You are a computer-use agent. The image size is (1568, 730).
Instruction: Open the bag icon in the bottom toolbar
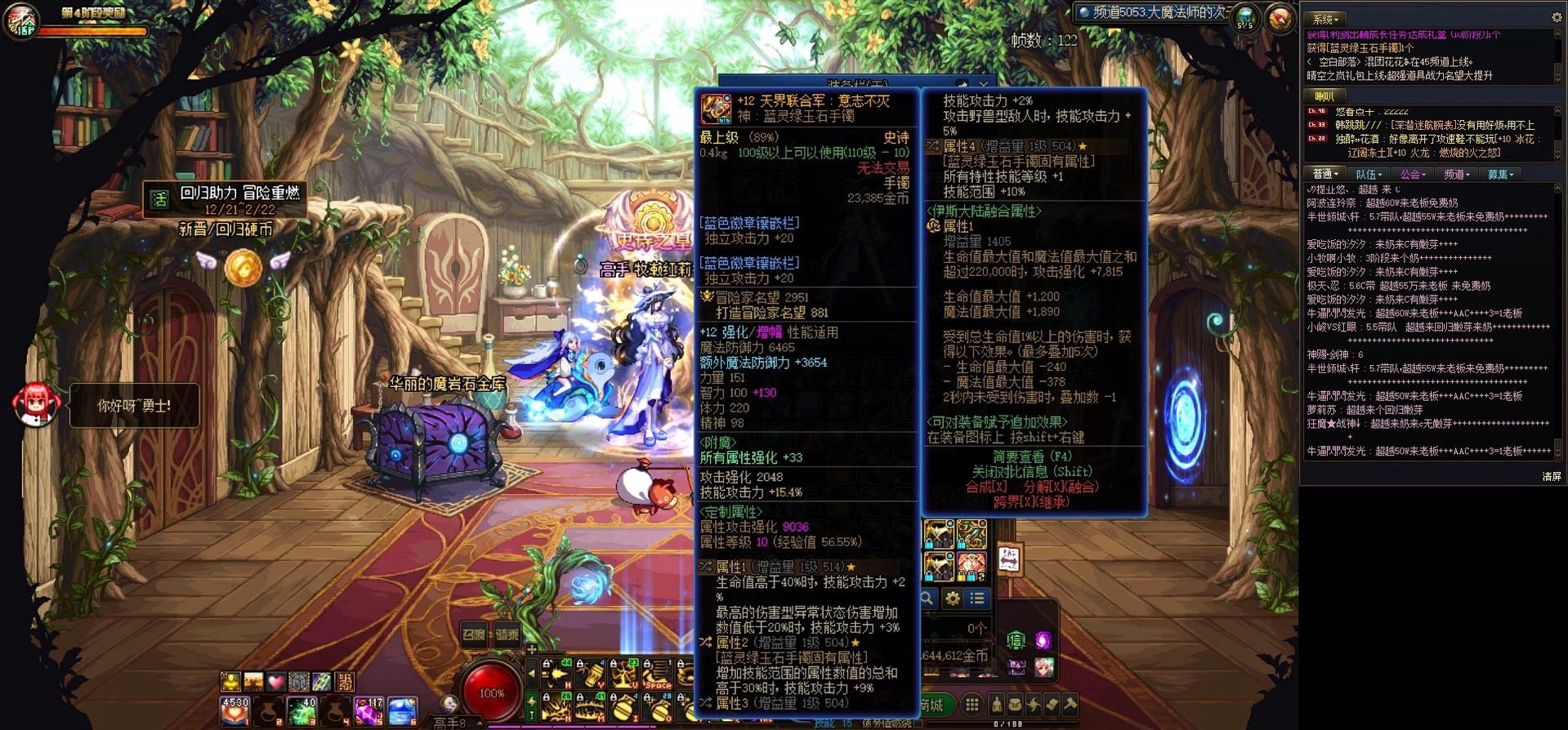[x=1016, y=704]
